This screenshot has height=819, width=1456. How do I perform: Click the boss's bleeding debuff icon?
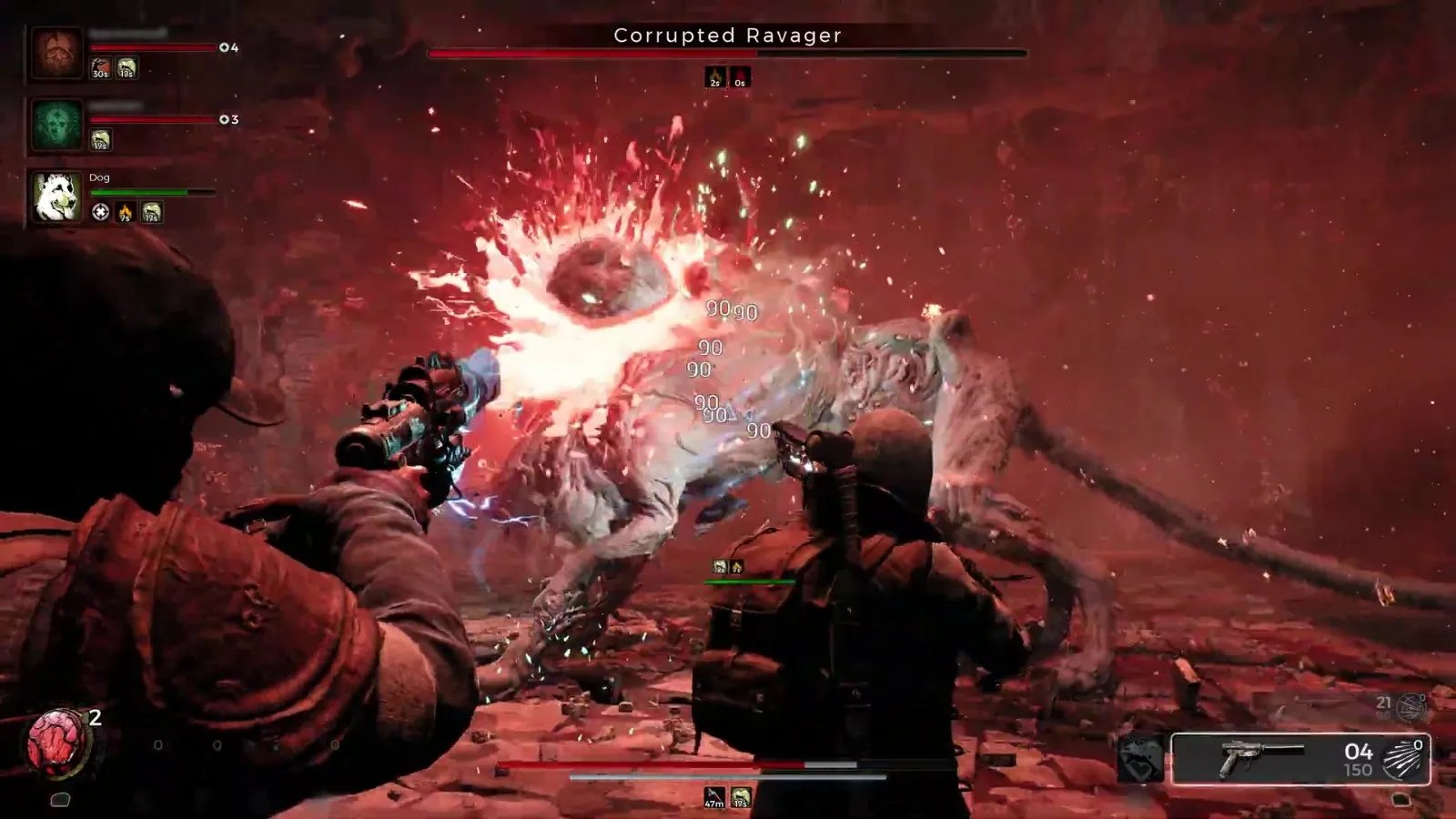point(740,77)
